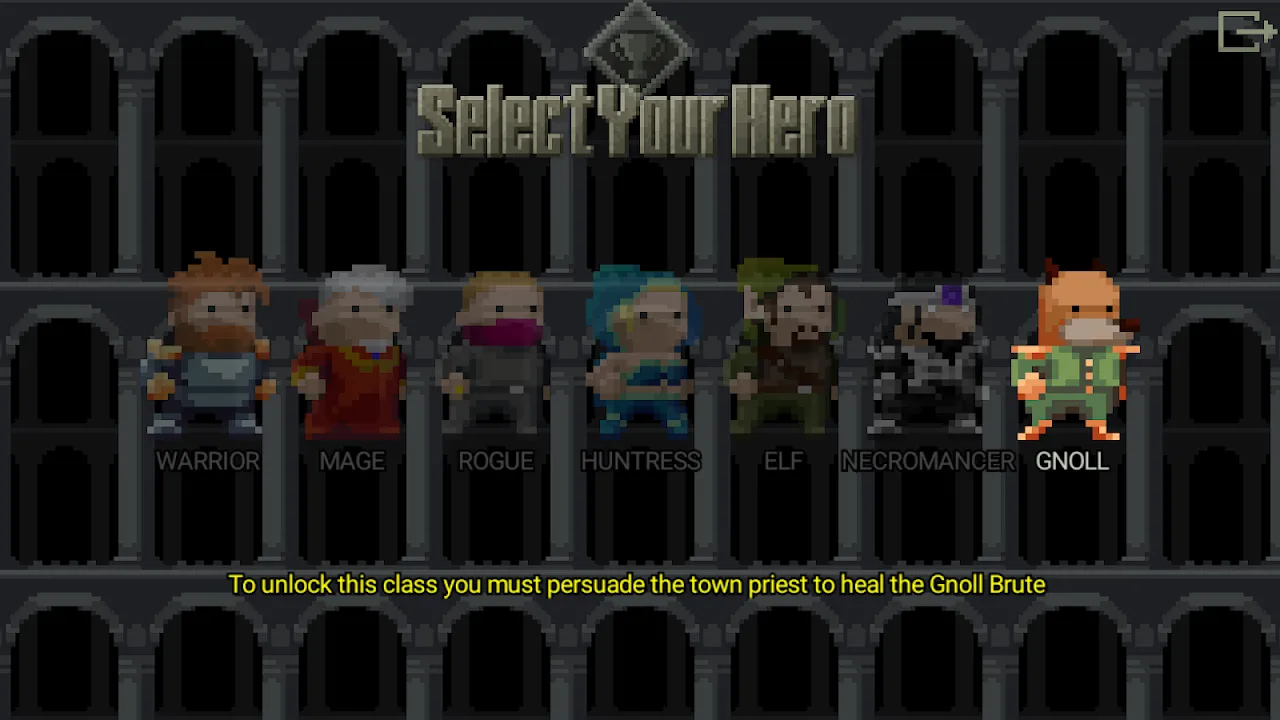This screenshot has width=1280, height=720.
Task: Choose the Mage class
Action: (352, 350)
